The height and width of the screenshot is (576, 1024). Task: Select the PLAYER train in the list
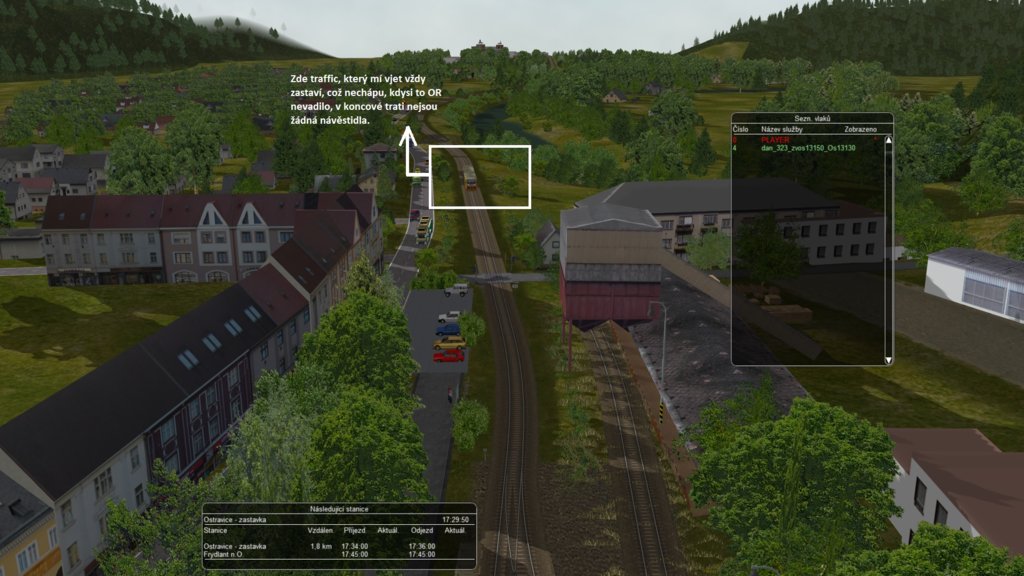pos(776,140)
